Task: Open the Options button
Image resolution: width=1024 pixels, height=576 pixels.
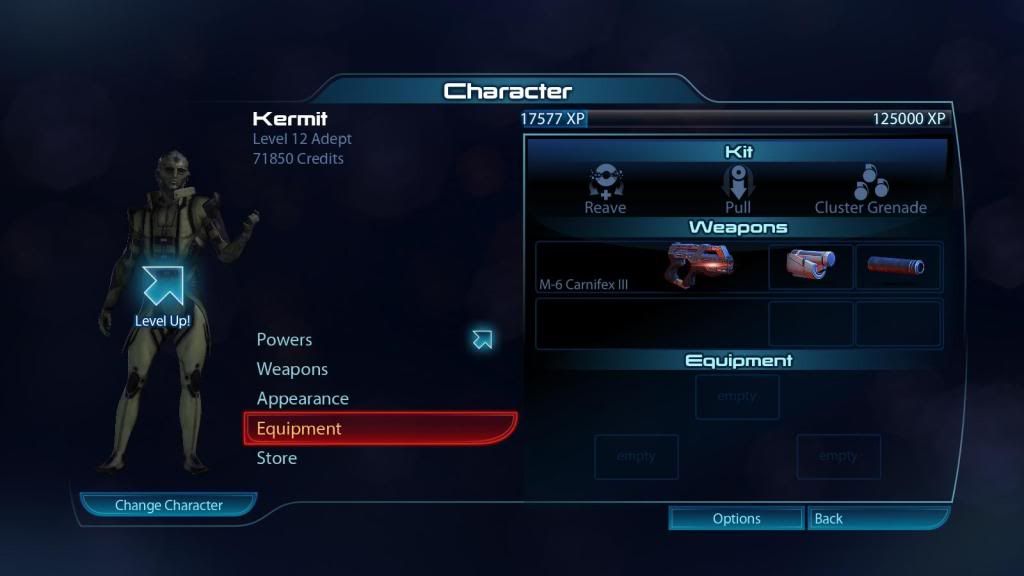Action: point(736,518)
